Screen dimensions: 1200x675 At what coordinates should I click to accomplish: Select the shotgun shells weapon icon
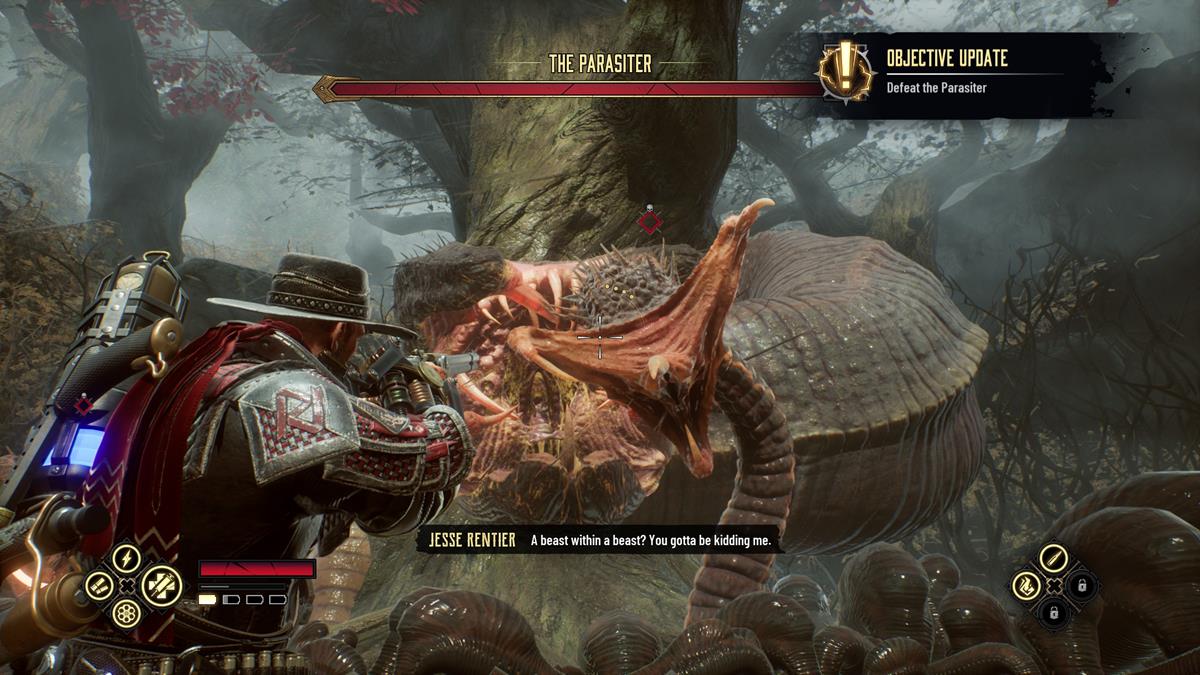(98, 586)
